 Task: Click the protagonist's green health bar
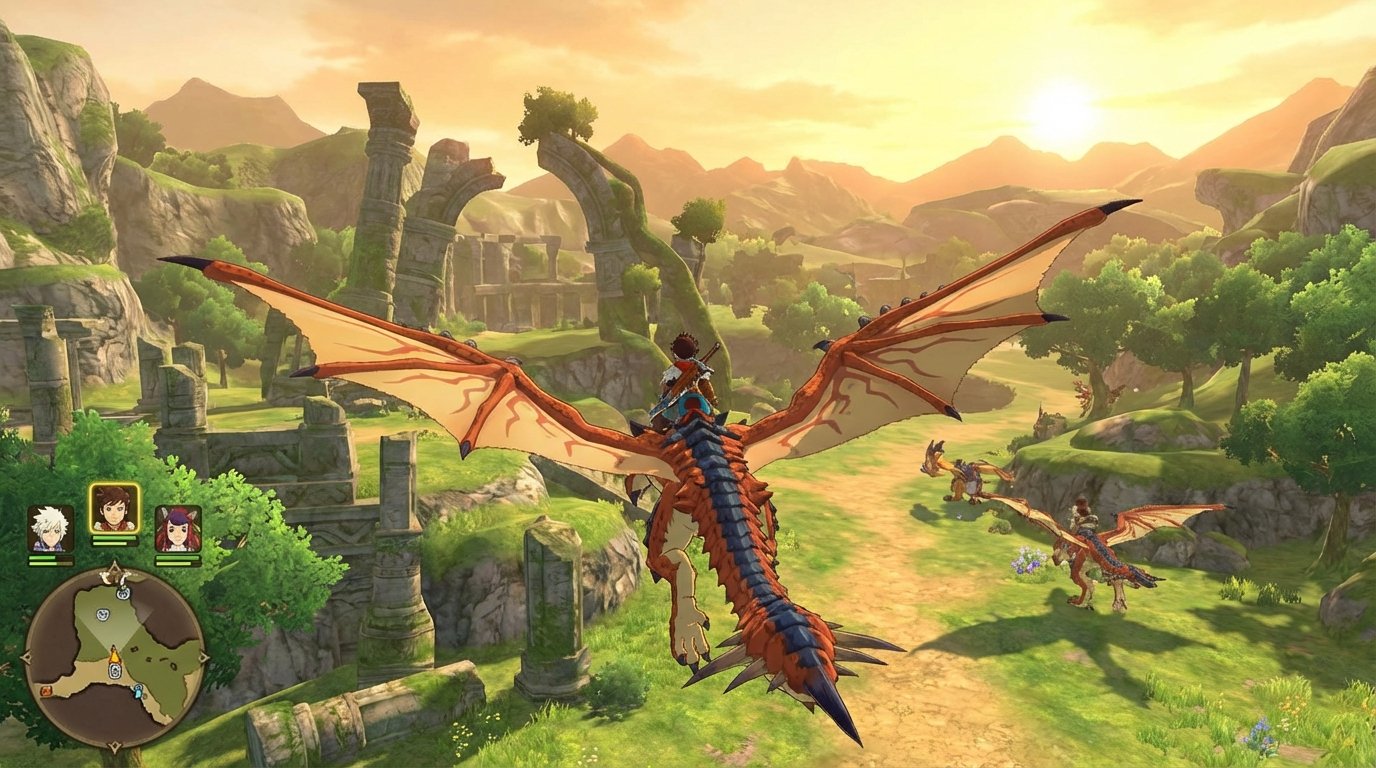pyautogui.click(x=113, y=540)
